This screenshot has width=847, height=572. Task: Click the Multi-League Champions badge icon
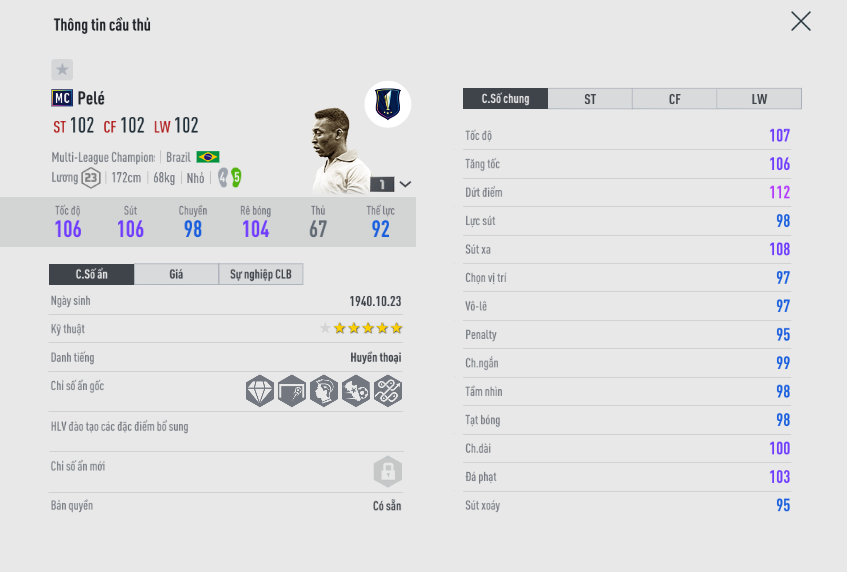[x=388, y=103]
